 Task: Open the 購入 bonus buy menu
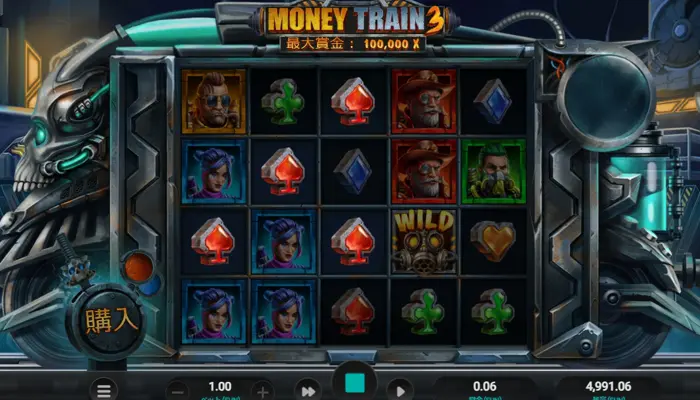pyautogui.click(x=112, y=320)
